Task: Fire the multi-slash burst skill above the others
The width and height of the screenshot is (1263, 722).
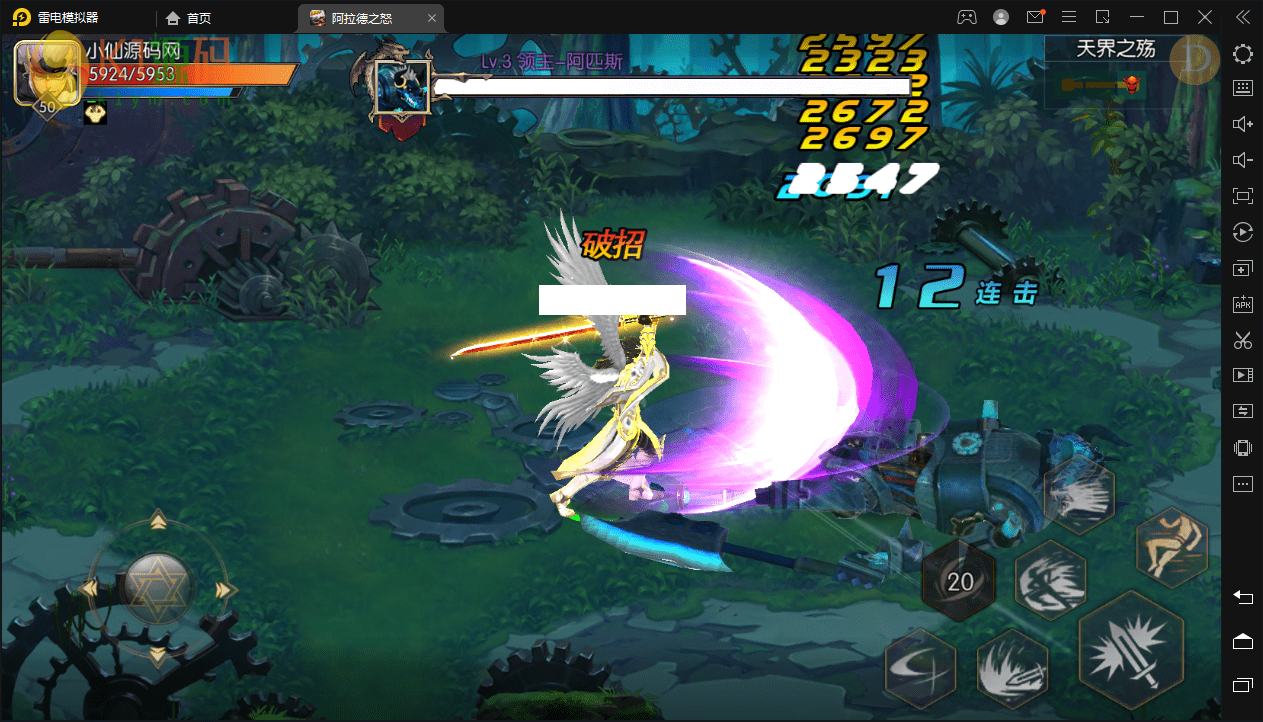Action: (x=1079, y=495)
